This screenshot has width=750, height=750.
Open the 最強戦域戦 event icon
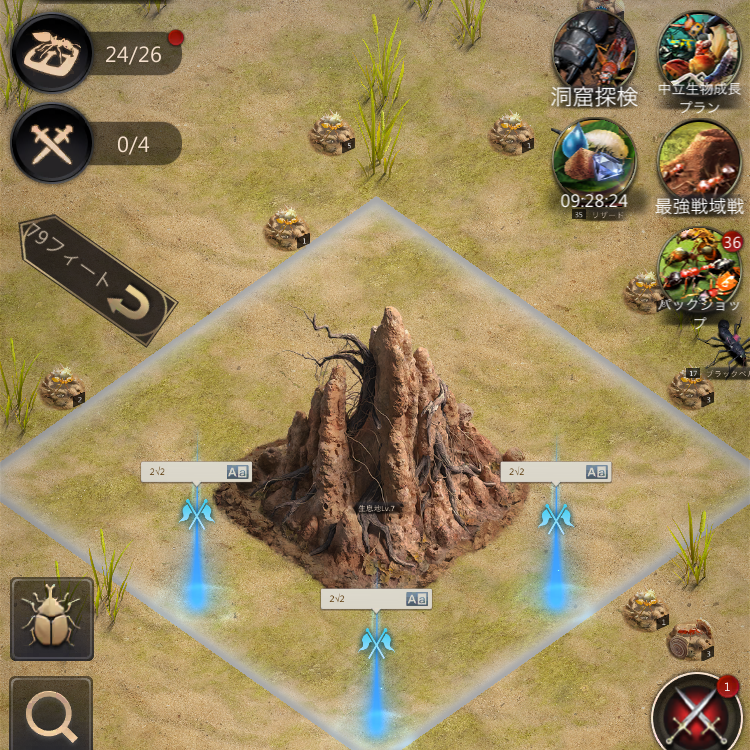point(699,160)
